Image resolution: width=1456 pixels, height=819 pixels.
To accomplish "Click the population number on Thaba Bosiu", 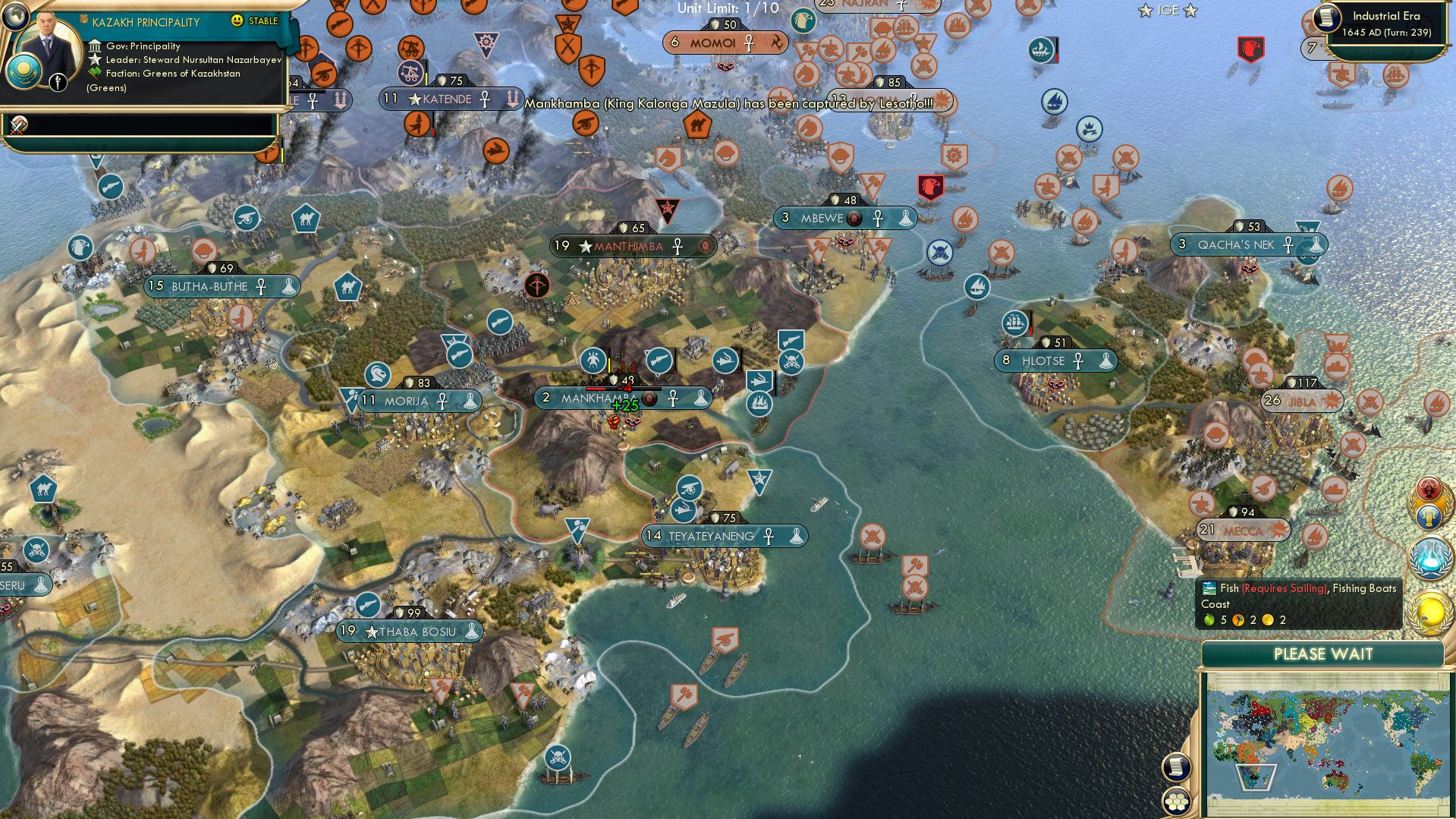I will pyautogui.click(x=348, y=630).
